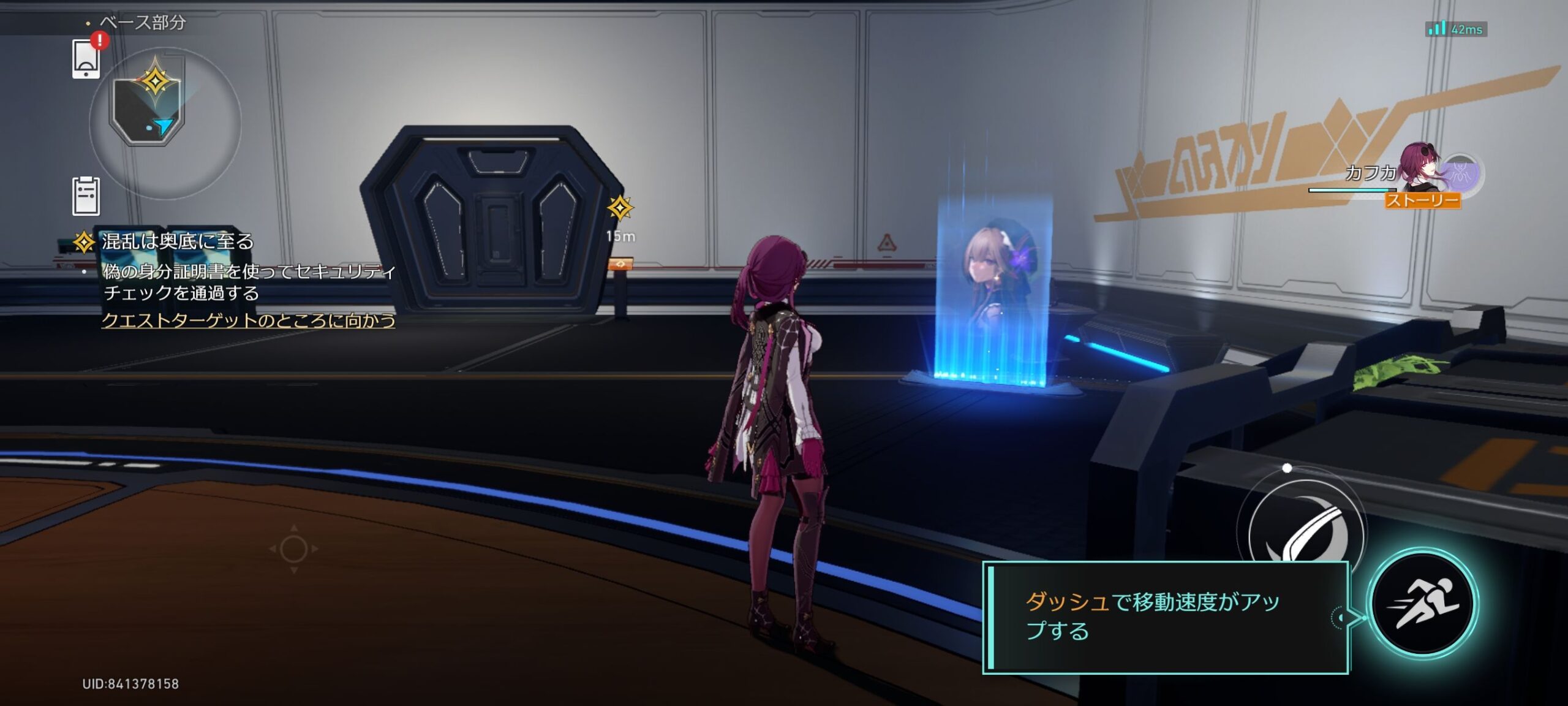Open the circular minimap
The width and height of the screenshot is (1568, 706).
tap(164, 122)
